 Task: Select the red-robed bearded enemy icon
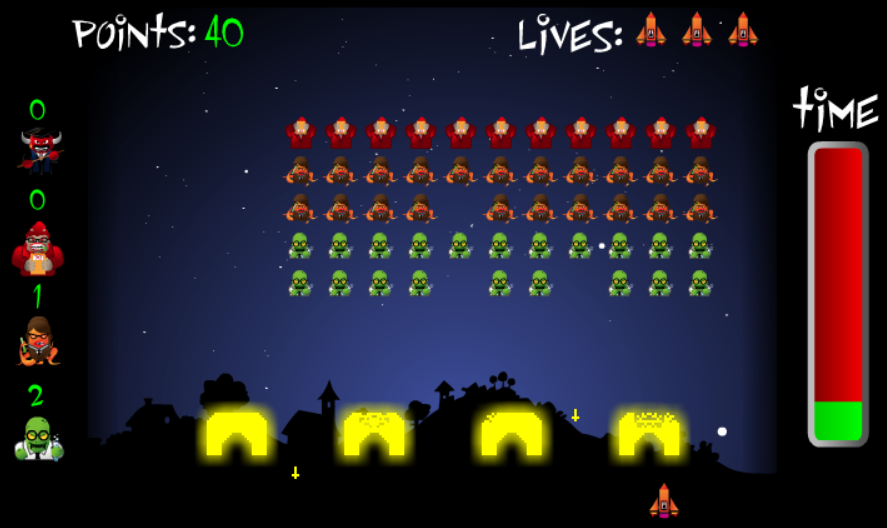click(37, 249)
